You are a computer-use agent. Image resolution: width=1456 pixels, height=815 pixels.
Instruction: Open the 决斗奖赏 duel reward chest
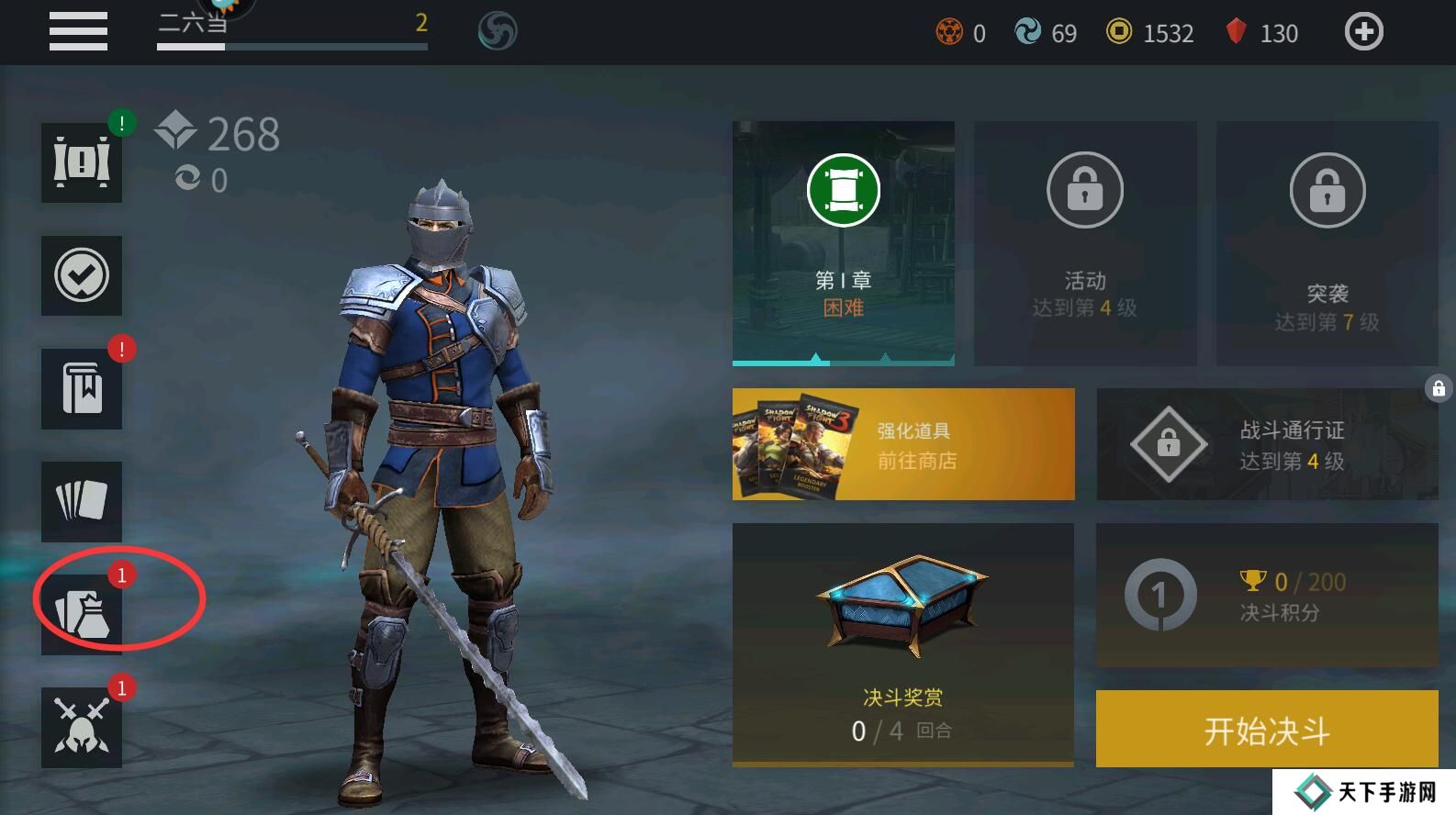[x=903, y=642]
